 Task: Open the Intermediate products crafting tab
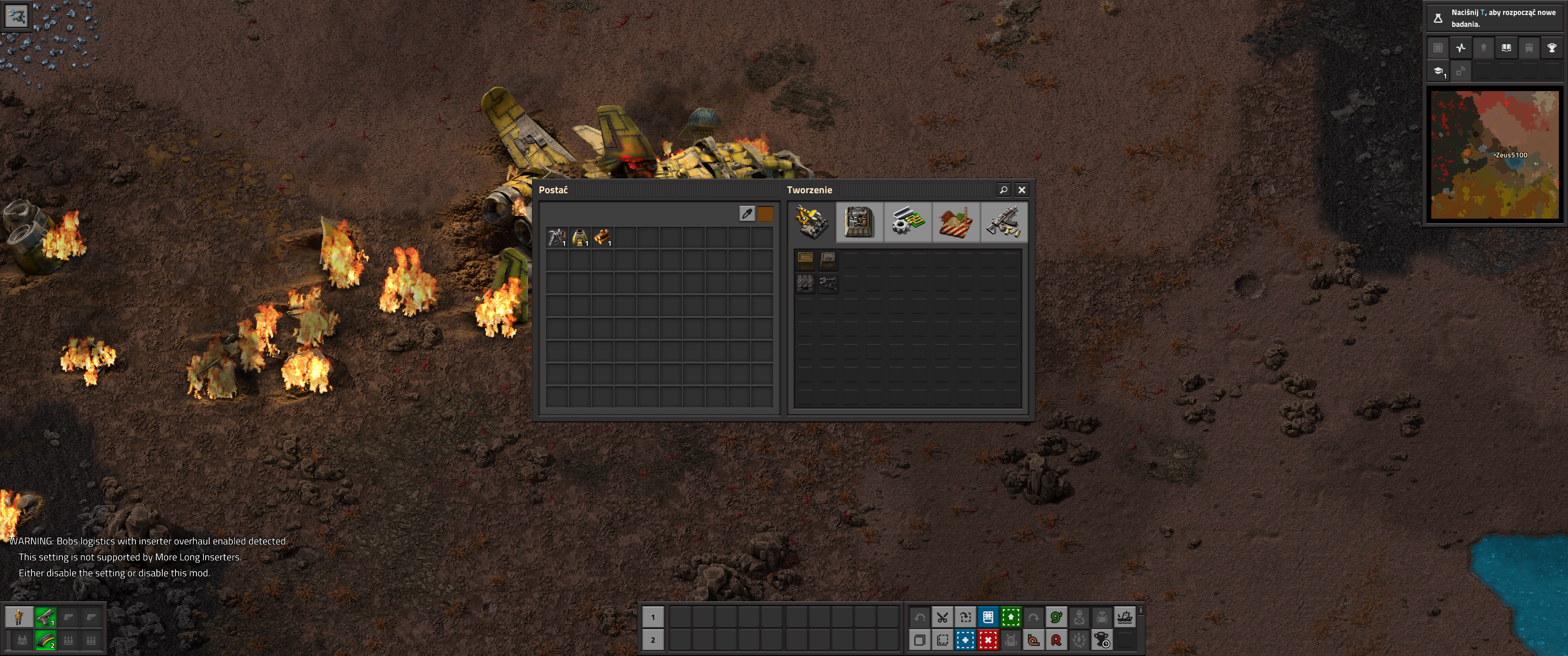click(x=907, y=222)
